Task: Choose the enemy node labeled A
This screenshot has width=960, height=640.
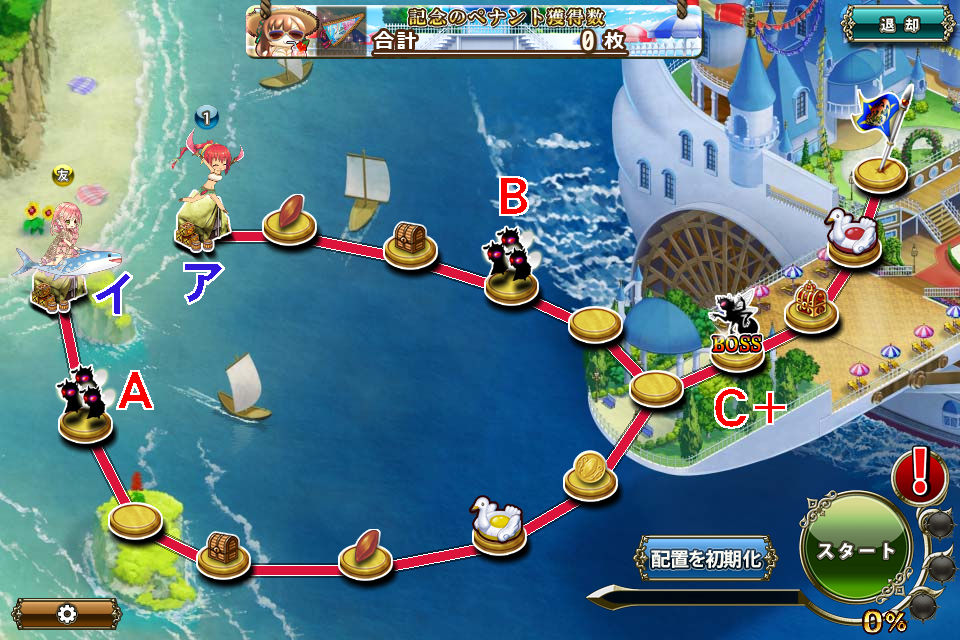Action: 84,407
